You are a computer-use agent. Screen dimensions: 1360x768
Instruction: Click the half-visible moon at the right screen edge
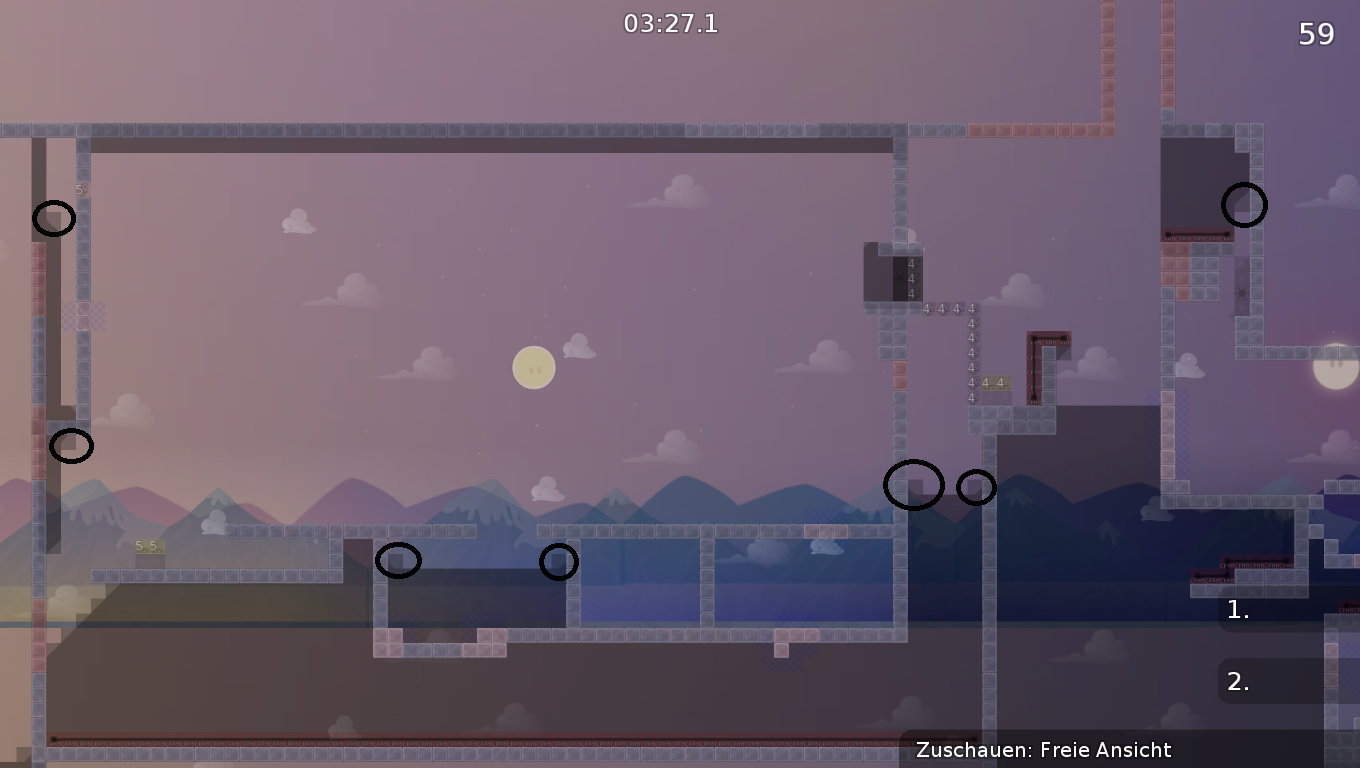tap(1335, 370)
